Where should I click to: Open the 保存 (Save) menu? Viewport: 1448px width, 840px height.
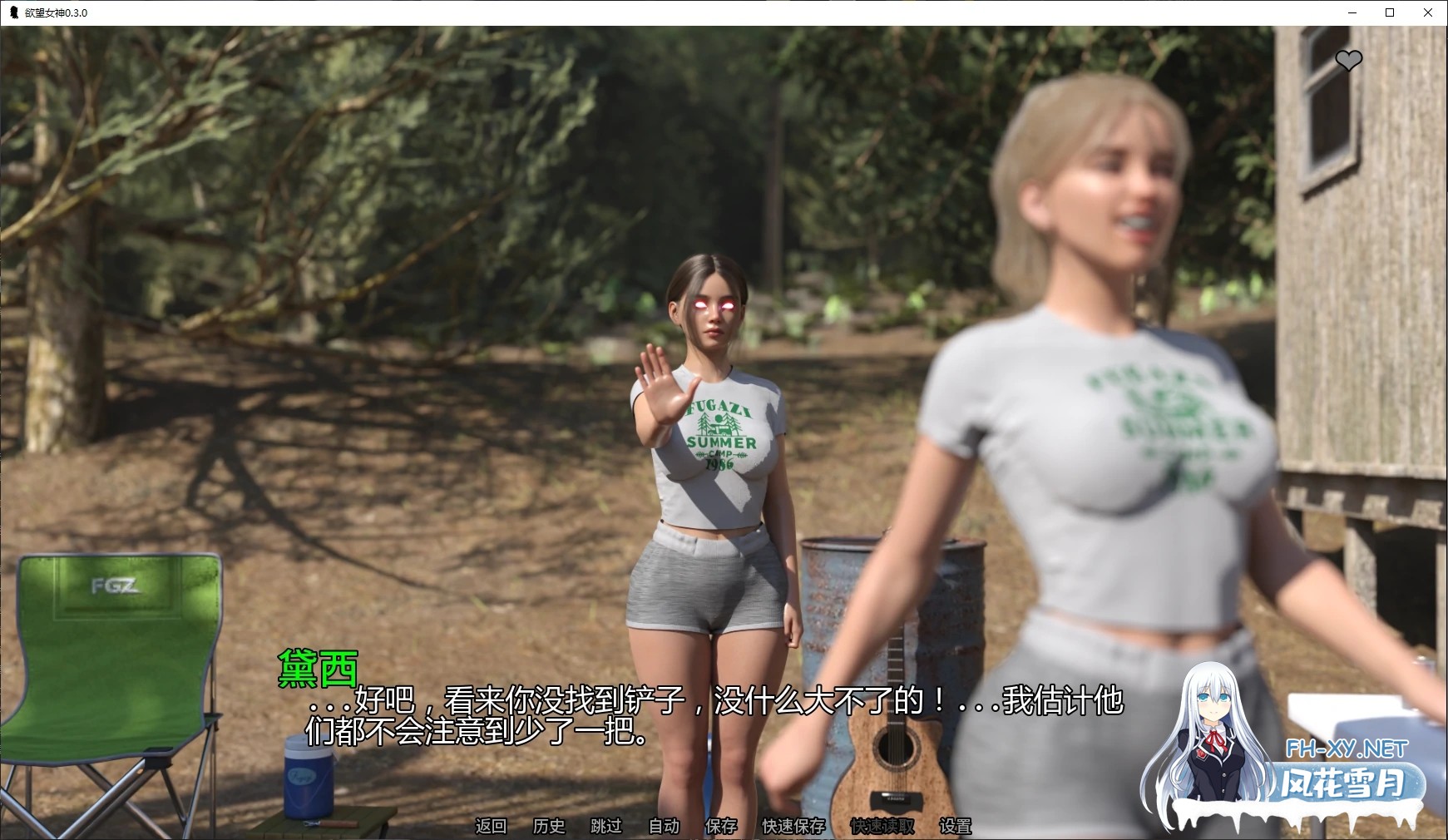pos(721,826)
